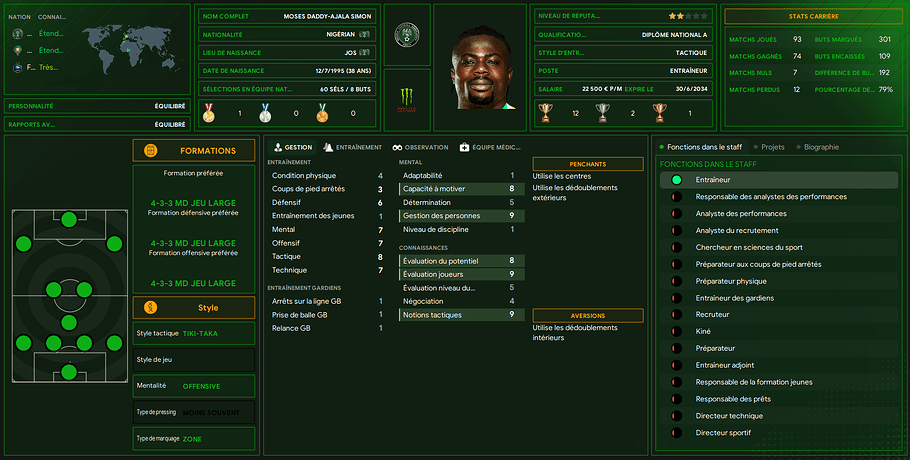Select the Entraîneur adjoint role
The height and width of the screenshot is (460, 910).
click(x=727, y=366)
